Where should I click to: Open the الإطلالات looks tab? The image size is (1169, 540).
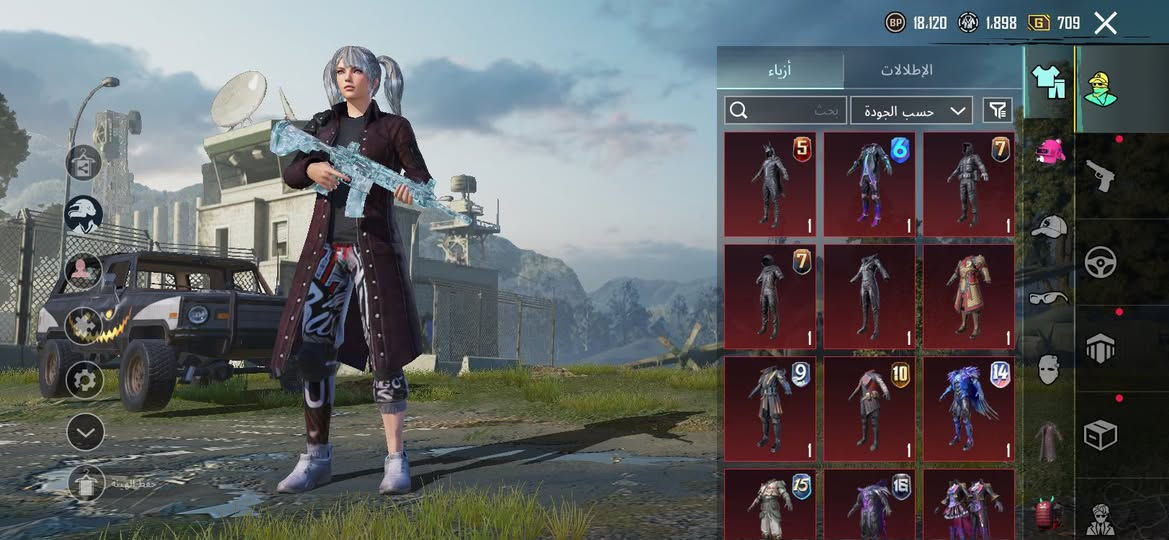coord(906,70)
